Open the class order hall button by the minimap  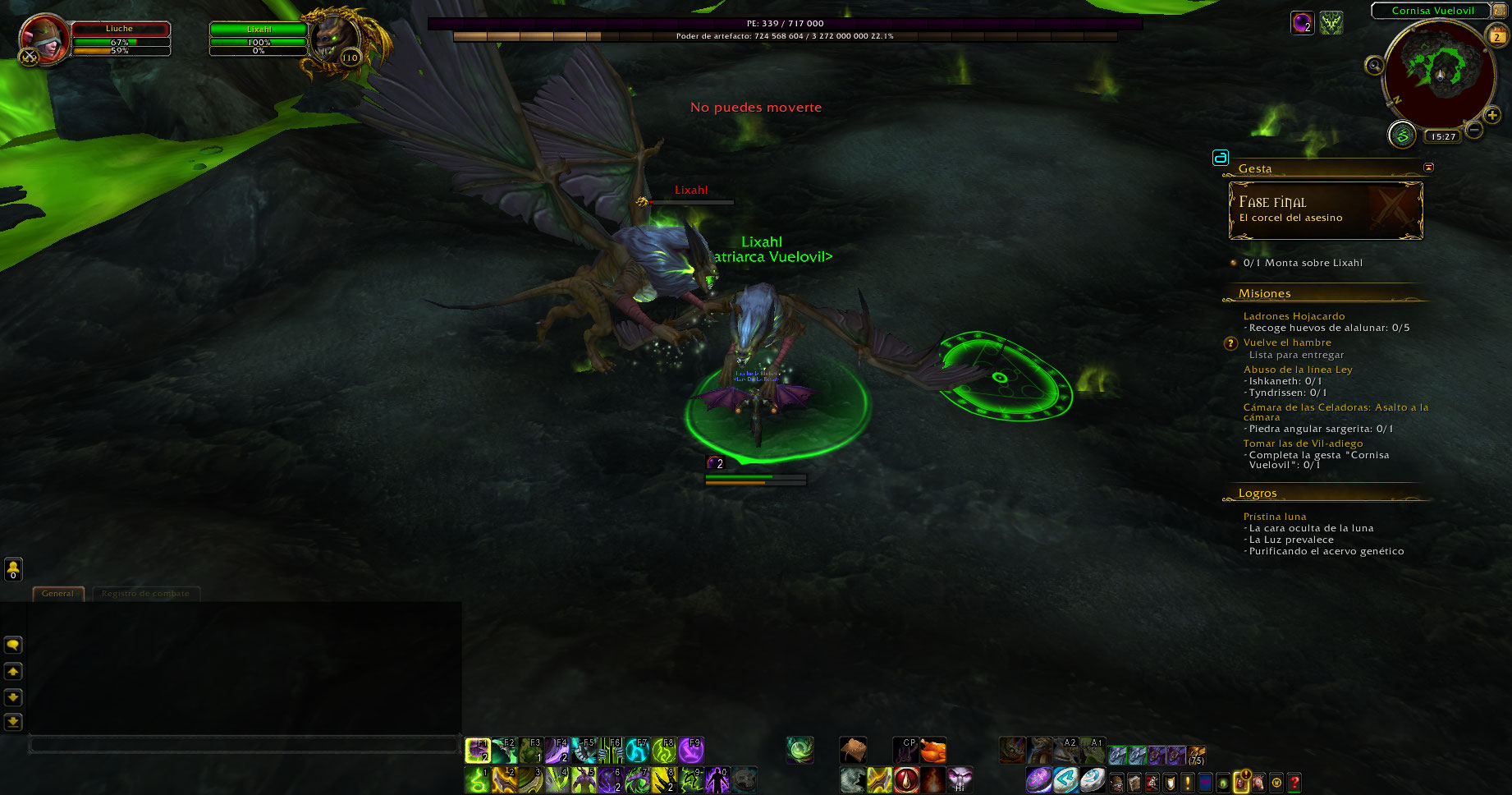(x=1402, y=135)
